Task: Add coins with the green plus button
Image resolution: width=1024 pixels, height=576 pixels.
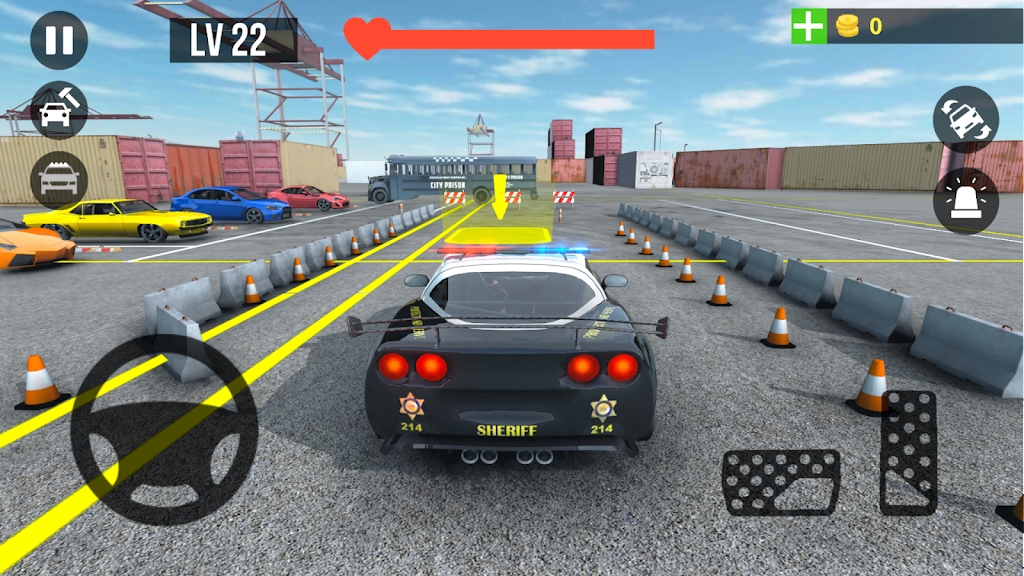Action: pos(809,26)
